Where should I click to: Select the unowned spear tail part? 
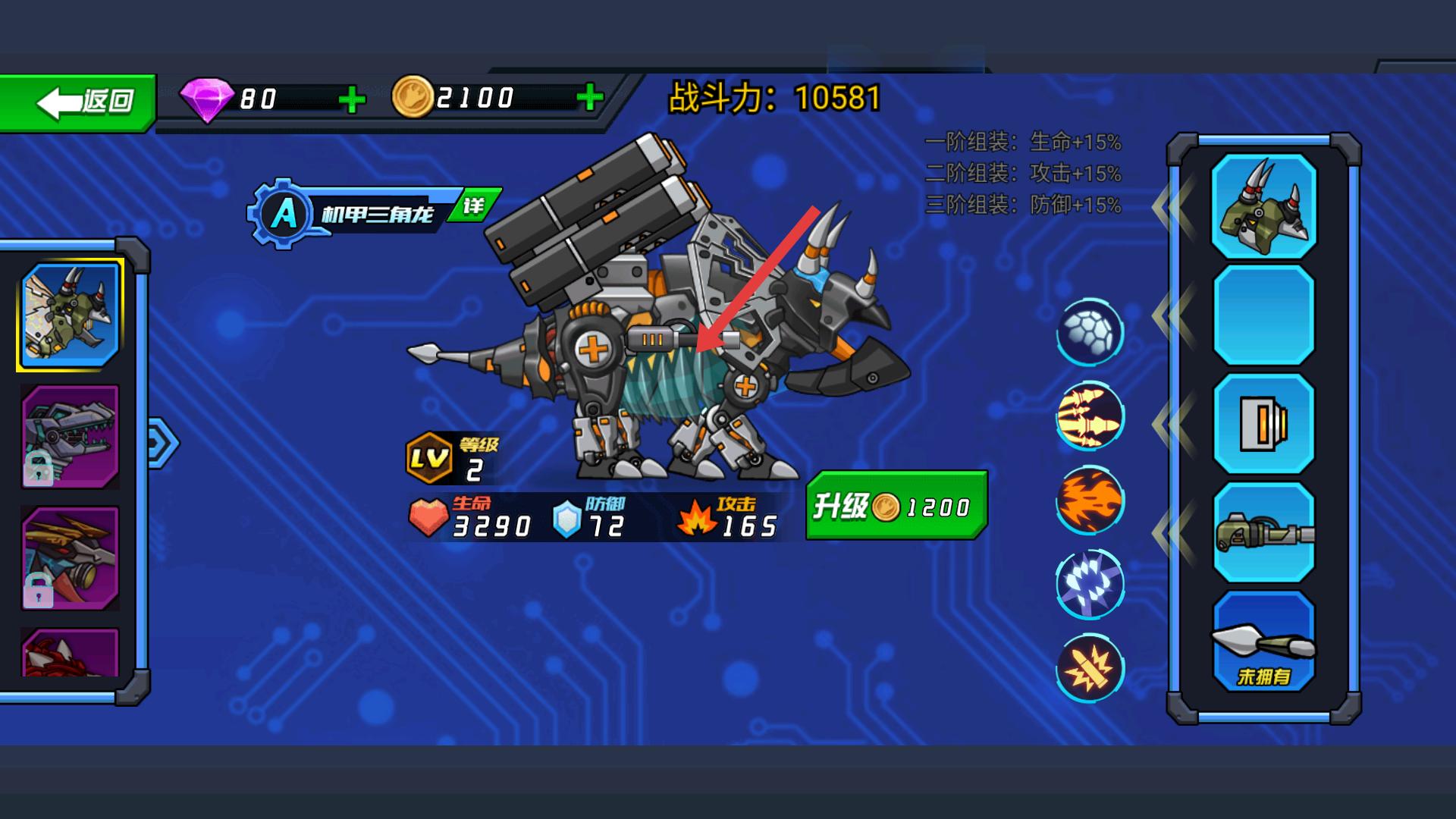[1263, 642]
